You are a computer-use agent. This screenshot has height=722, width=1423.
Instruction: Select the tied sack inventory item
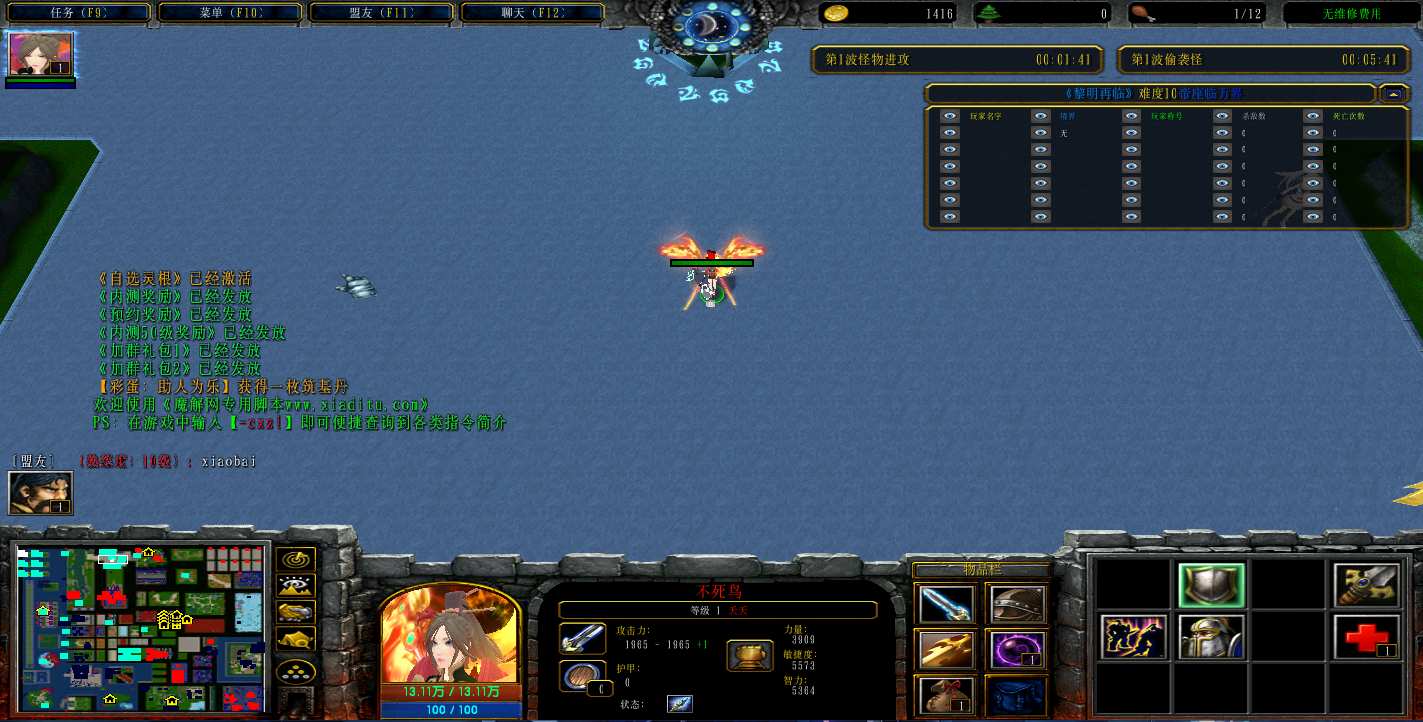click(945, 695)
